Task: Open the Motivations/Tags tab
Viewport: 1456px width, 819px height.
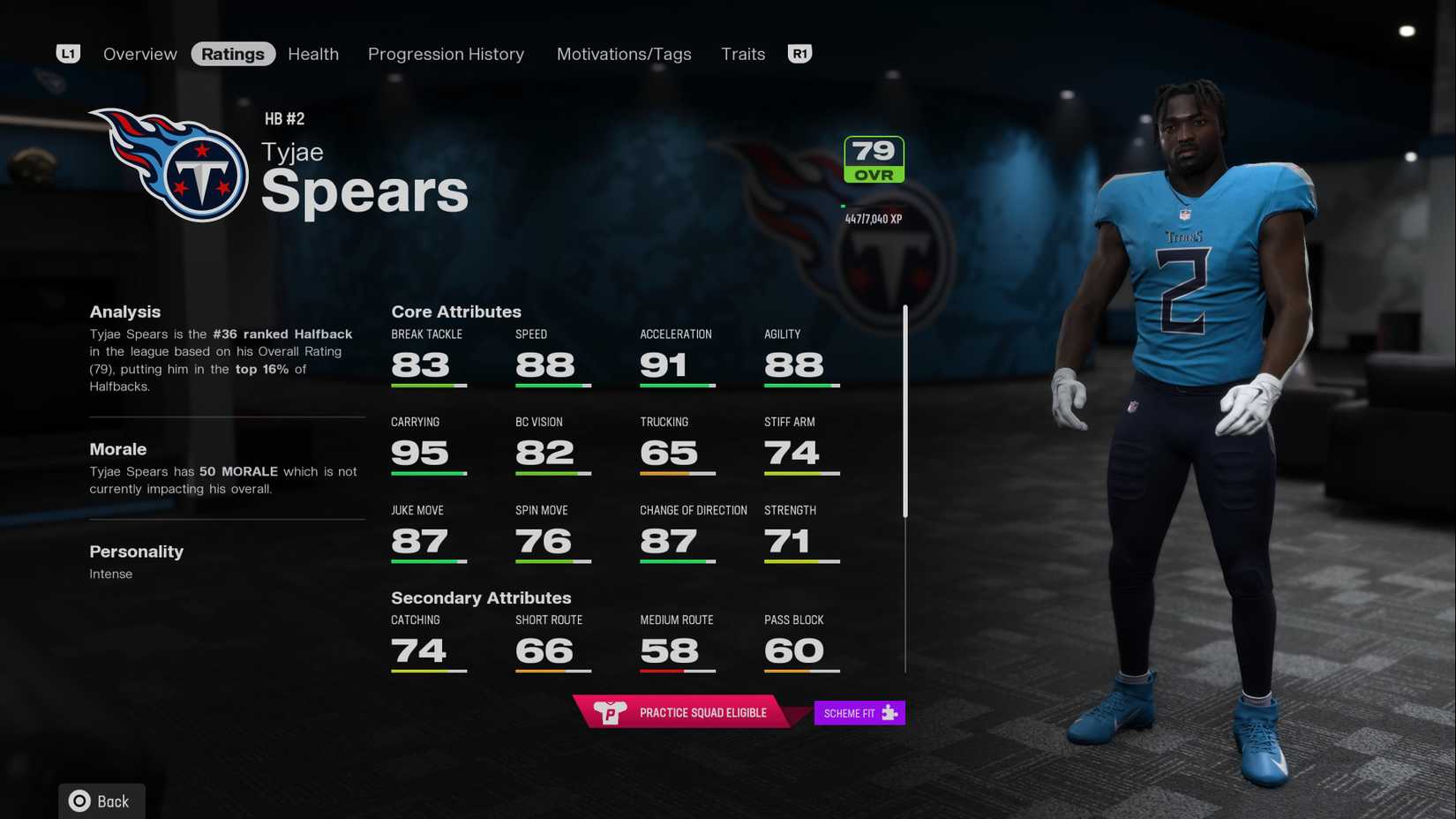Action: [623, 54]
